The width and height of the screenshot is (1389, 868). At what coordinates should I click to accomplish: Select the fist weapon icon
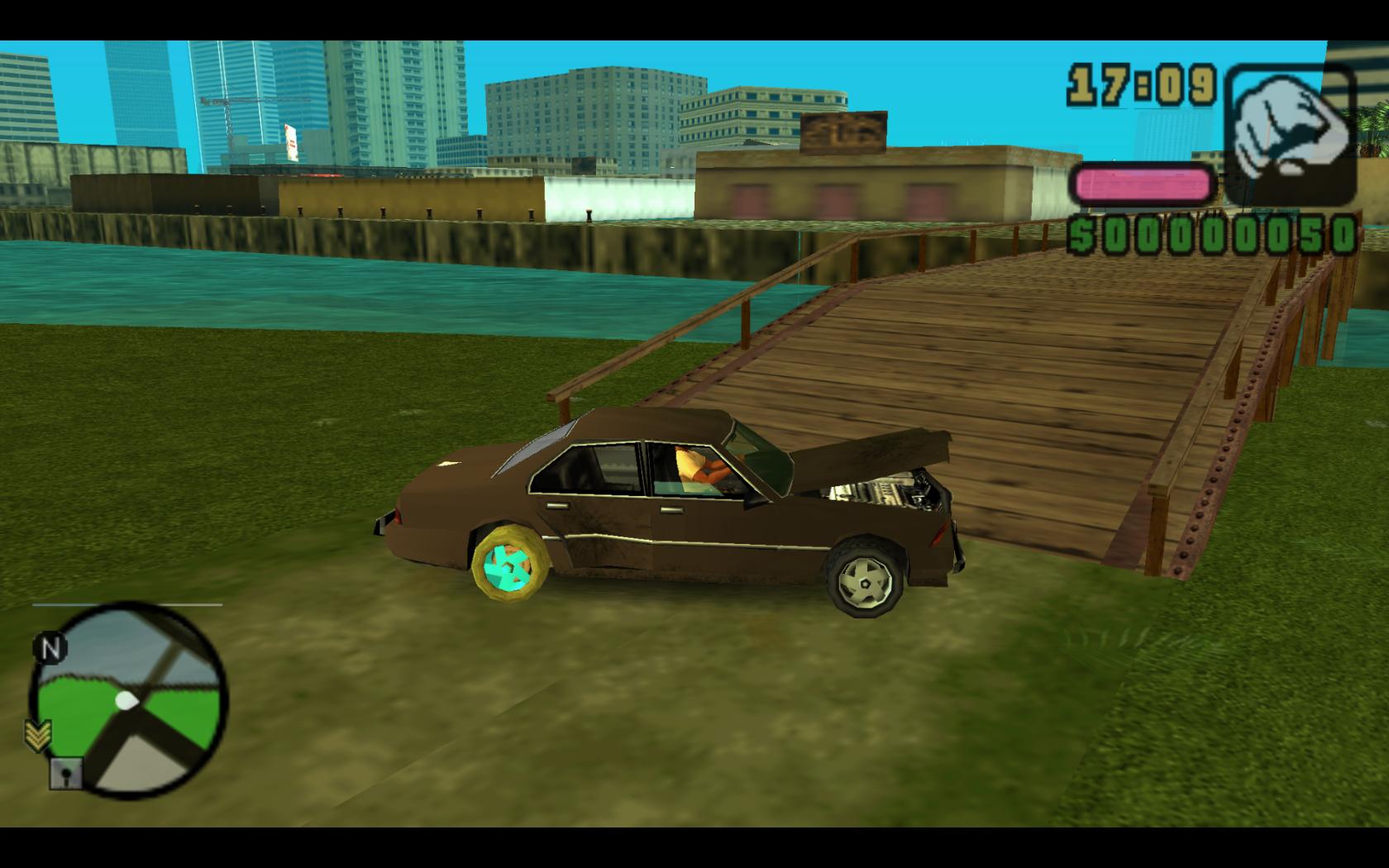point(1290,135)
